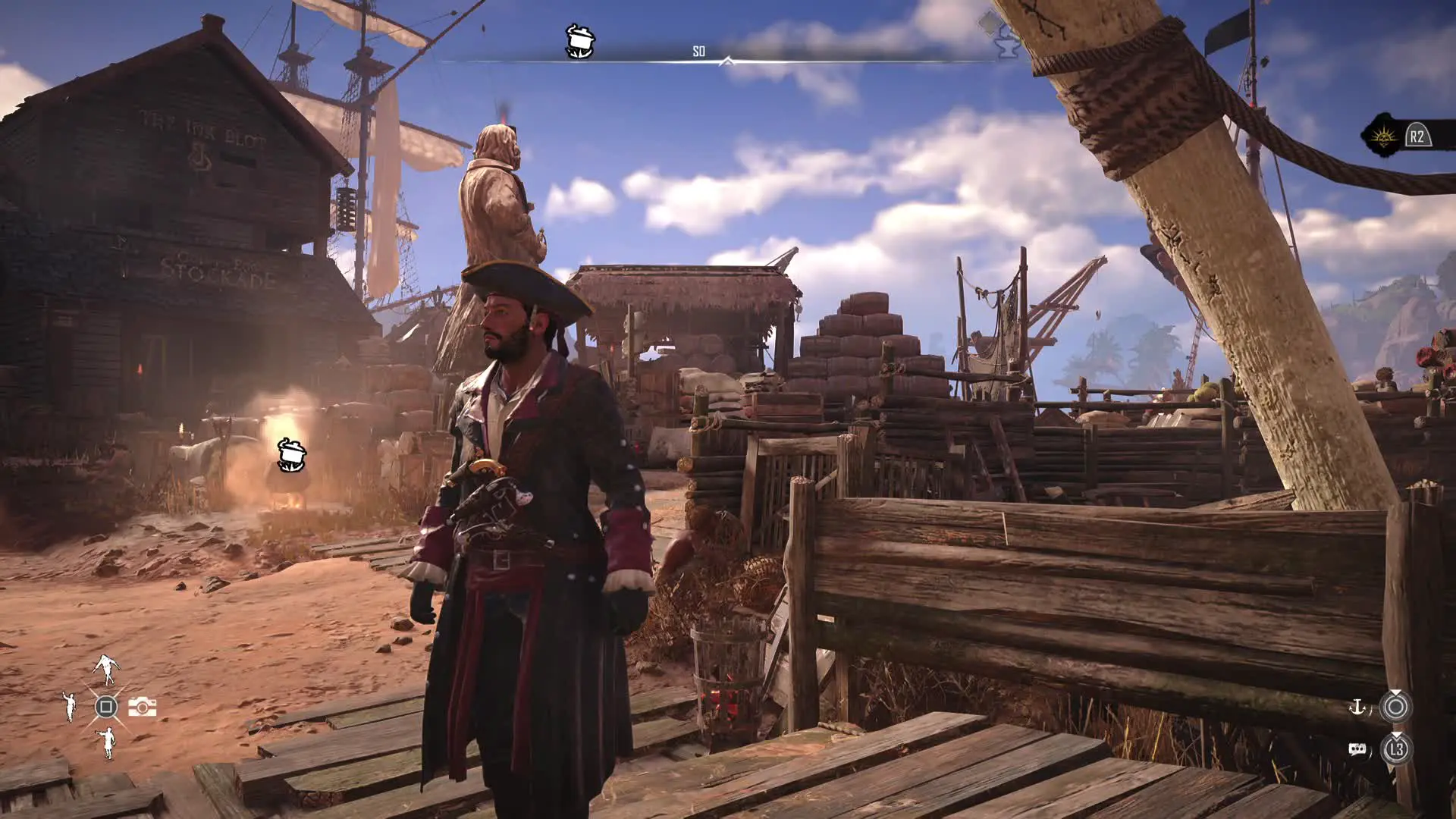
Task: Open chat via the speech bubble icon
Action: [1357, 750]
